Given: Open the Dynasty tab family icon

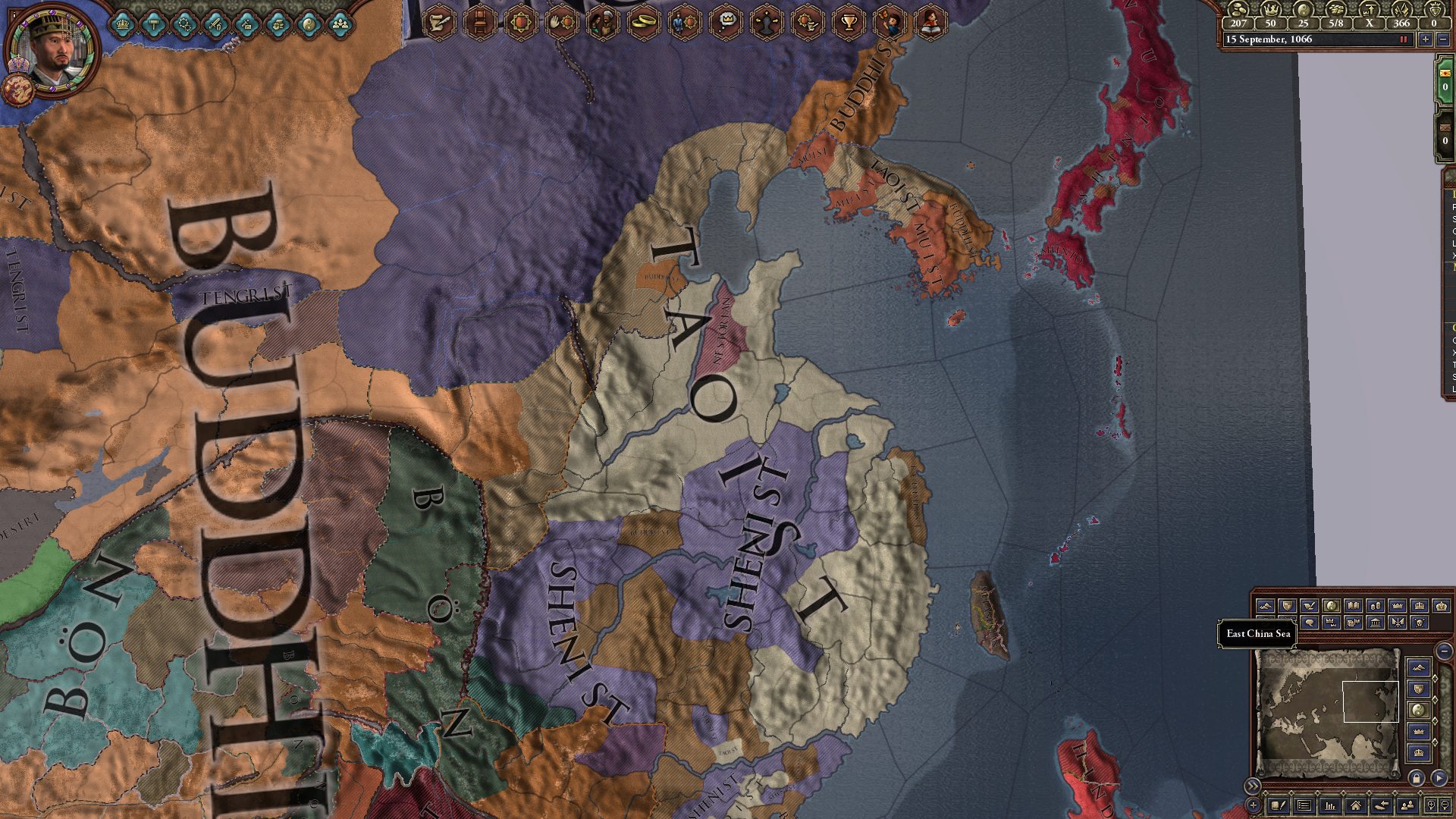Looking at the screenshot, I should [340, 25].
